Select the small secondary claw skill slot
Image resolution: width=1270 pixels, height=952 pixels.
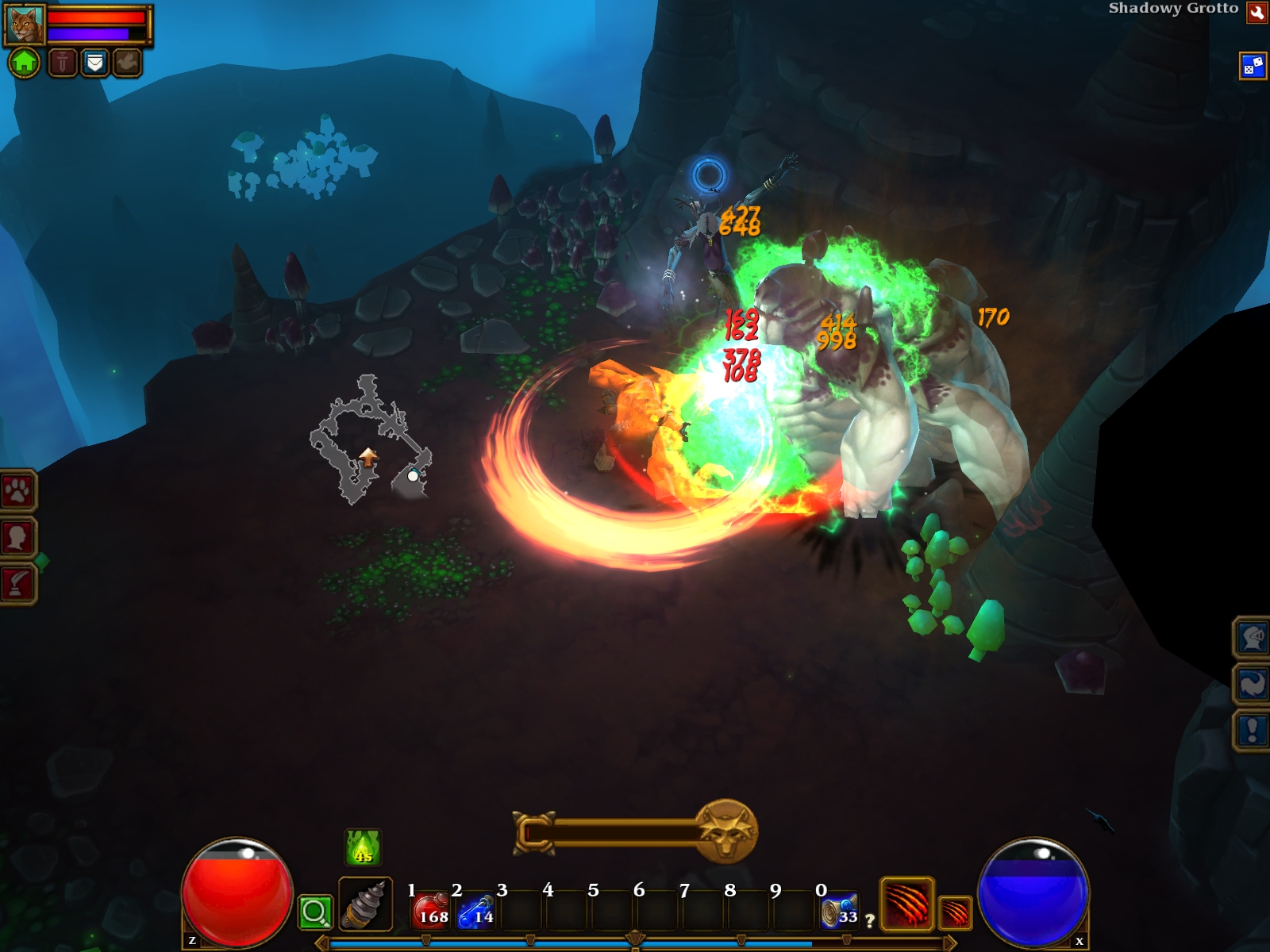[x=955, y=912]
